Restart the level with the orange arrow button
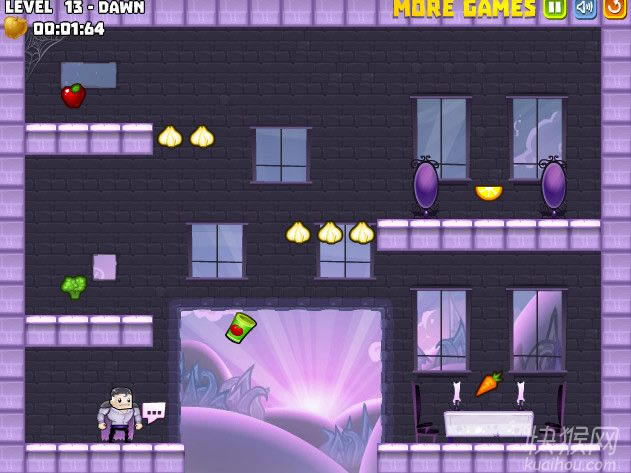This screenshot has width=631, height=473. point(614,9)
